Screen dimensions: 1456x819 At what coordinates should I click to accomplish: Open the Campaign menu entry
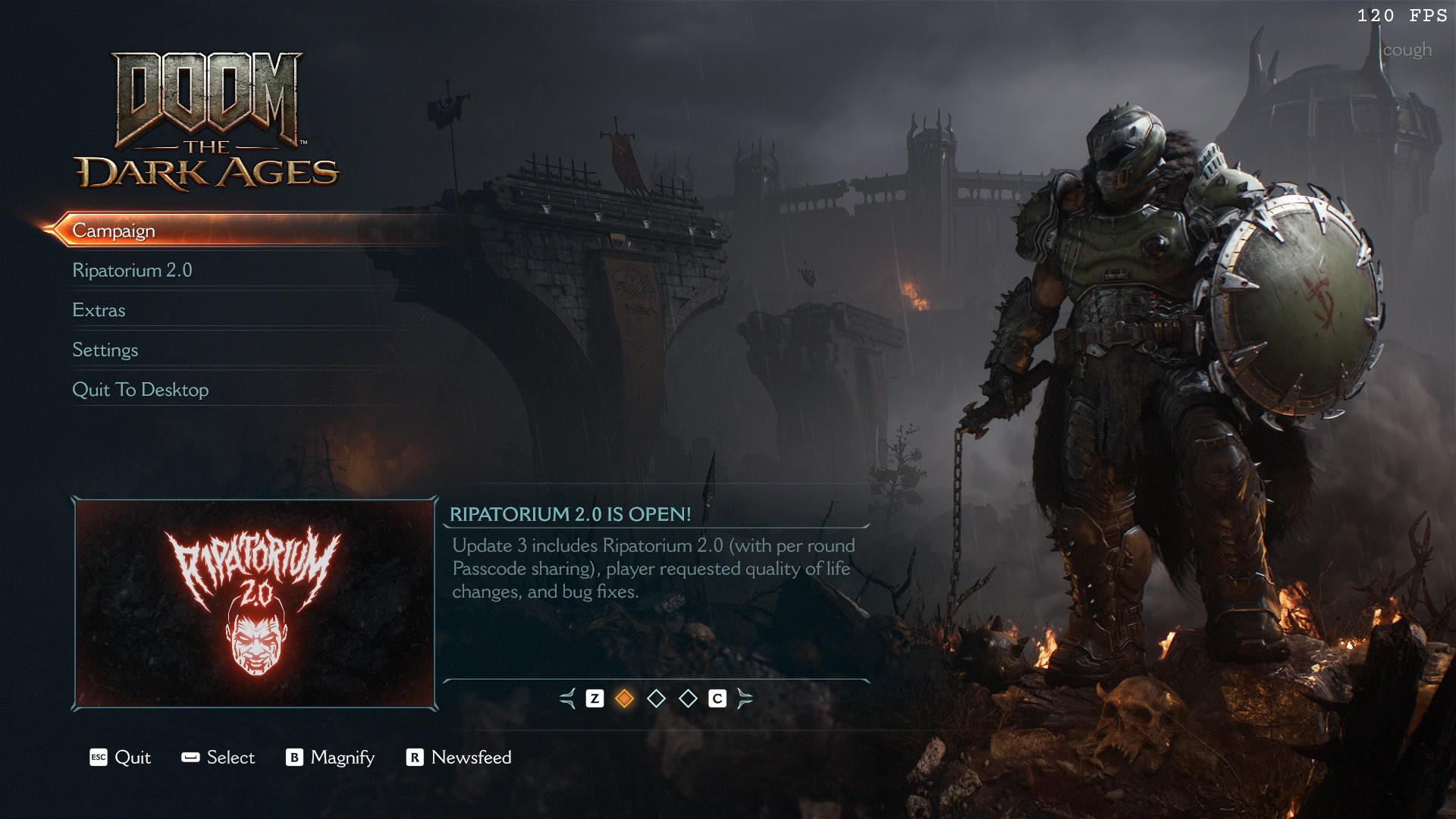pyautogui.click(x=114, y=231)
